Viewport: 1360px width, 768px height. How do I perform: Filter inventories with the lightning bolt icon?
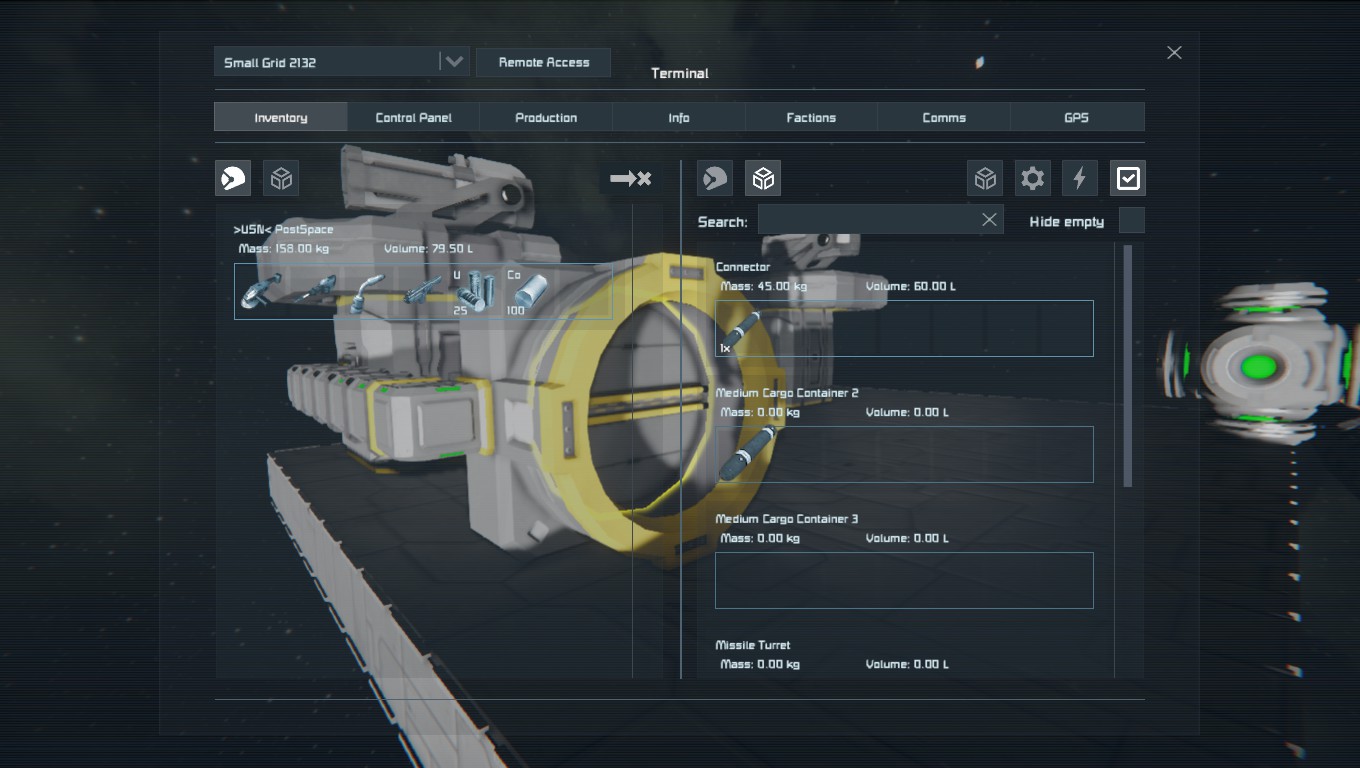pos(1080,179)
